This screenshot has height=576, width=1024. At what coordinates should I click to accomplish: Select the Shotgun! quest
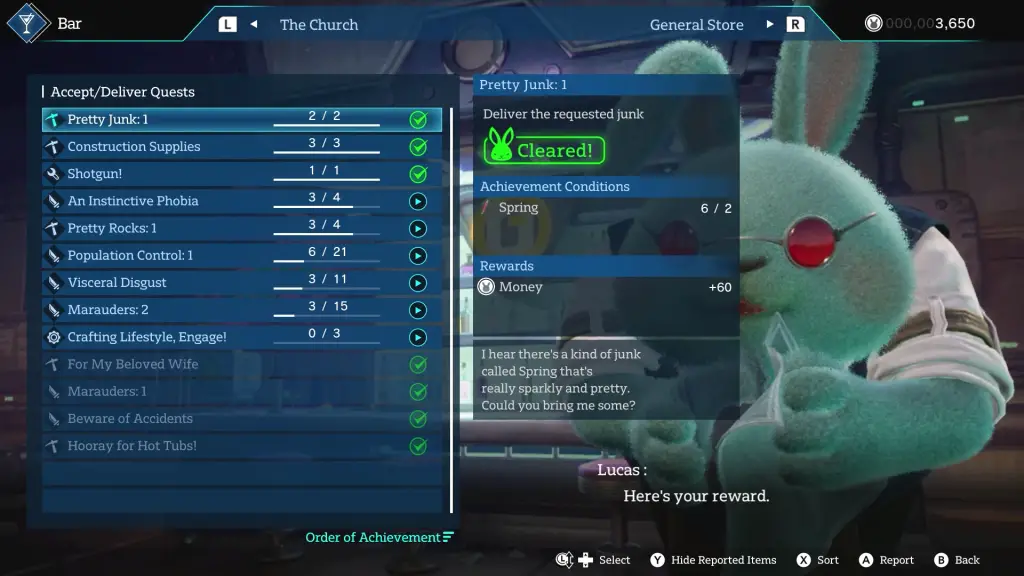(241, 174)
